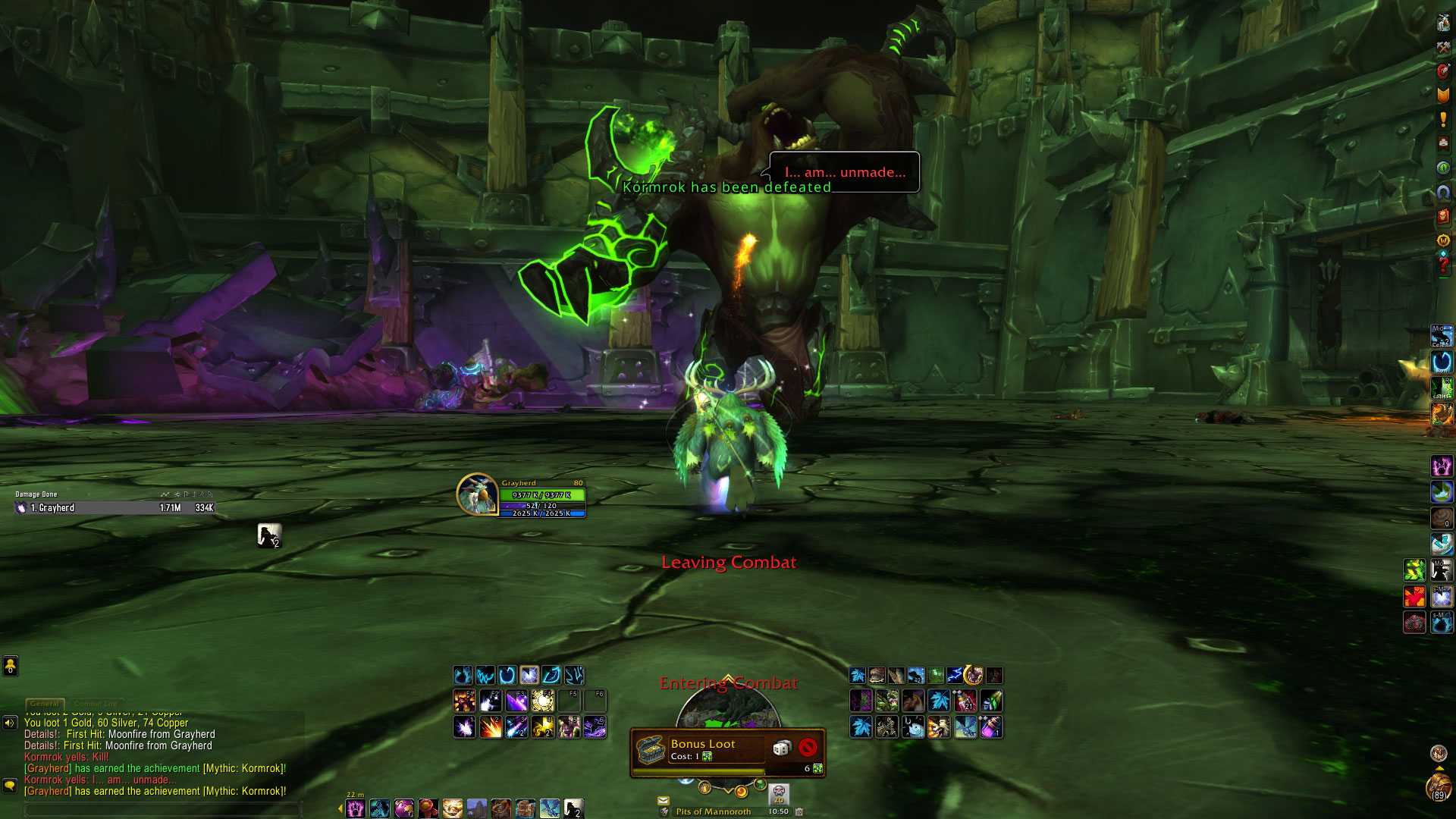Use the purple potion with 1 charge
The width and height of the screenshot is (1456, 819).
tap(991, 728)
